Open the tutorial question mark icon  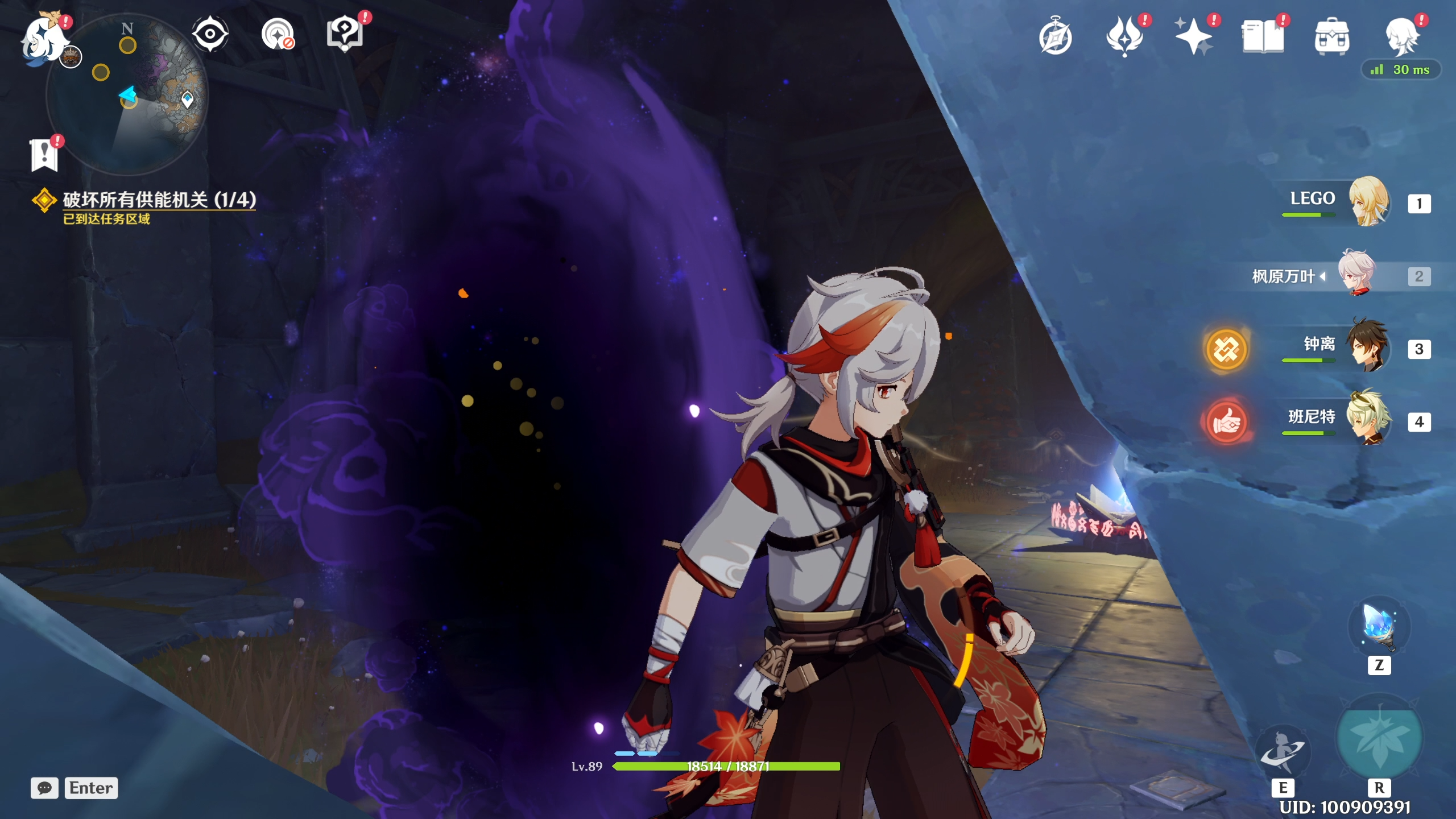point(345,33)
